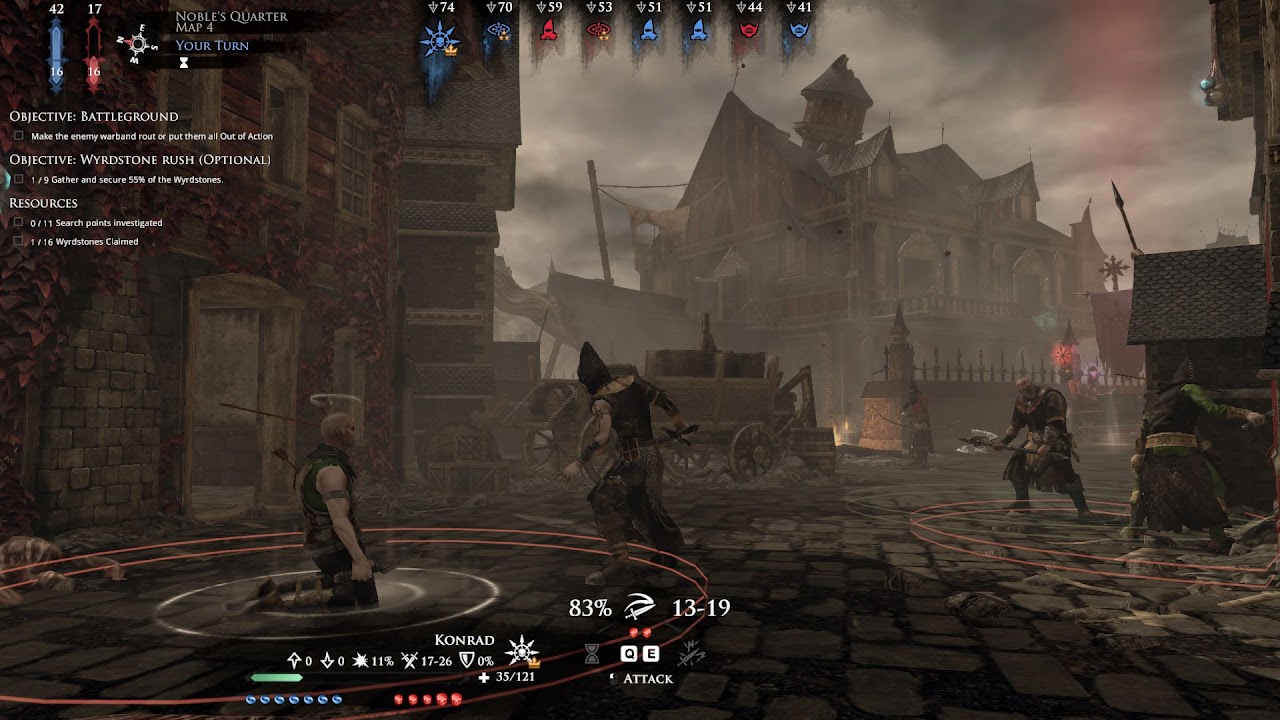Pick the red hooded unit with initiative 59
This screenshot has height=720, width=1280.
(x=548, y=31)
